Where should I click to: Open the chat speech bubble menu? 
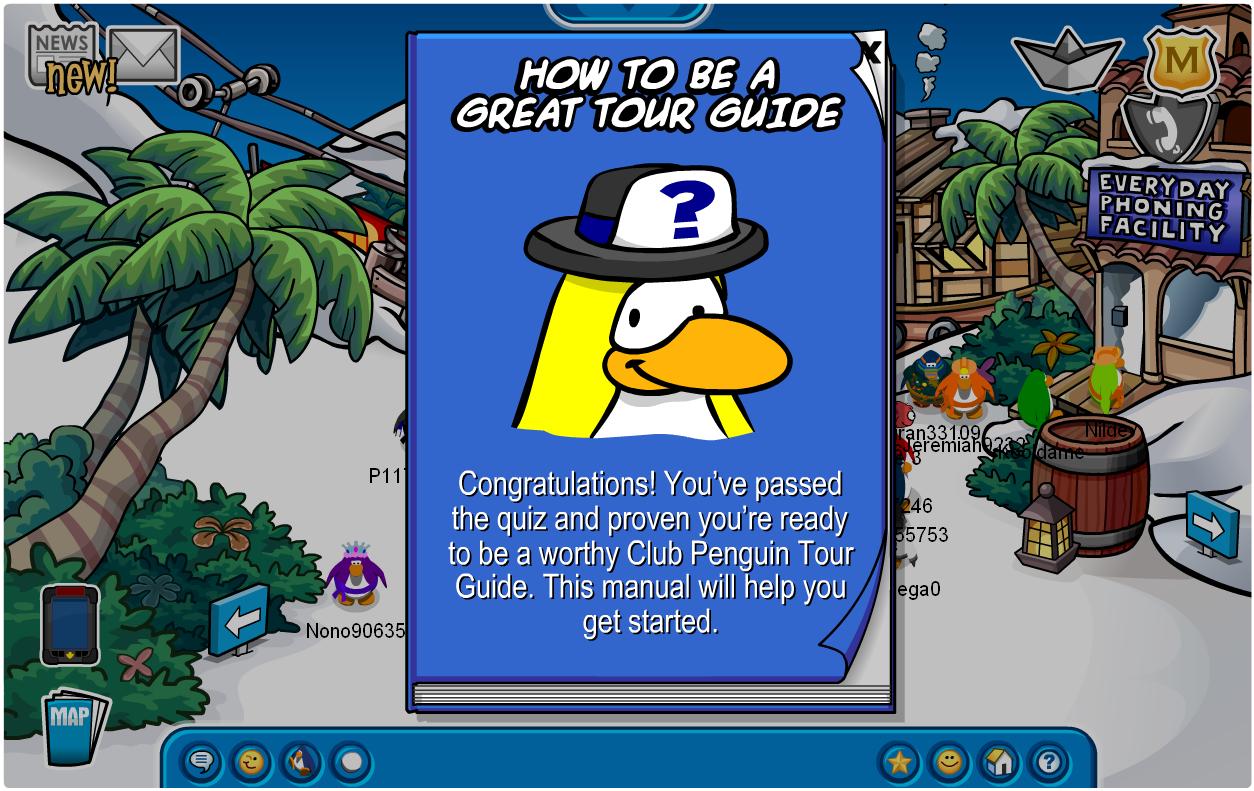point(201,764)
